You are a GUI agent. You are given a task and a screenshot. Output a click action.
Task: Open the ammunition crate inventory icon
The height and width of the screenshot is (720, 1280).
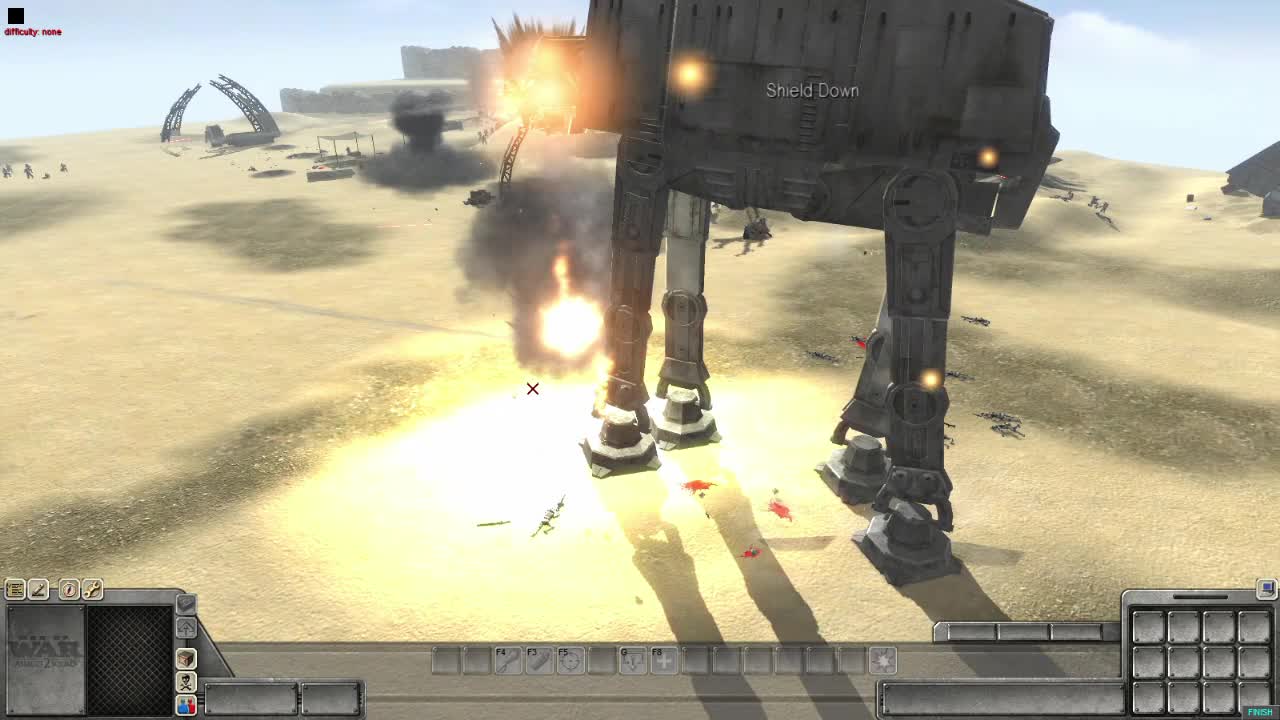(186, 660)
